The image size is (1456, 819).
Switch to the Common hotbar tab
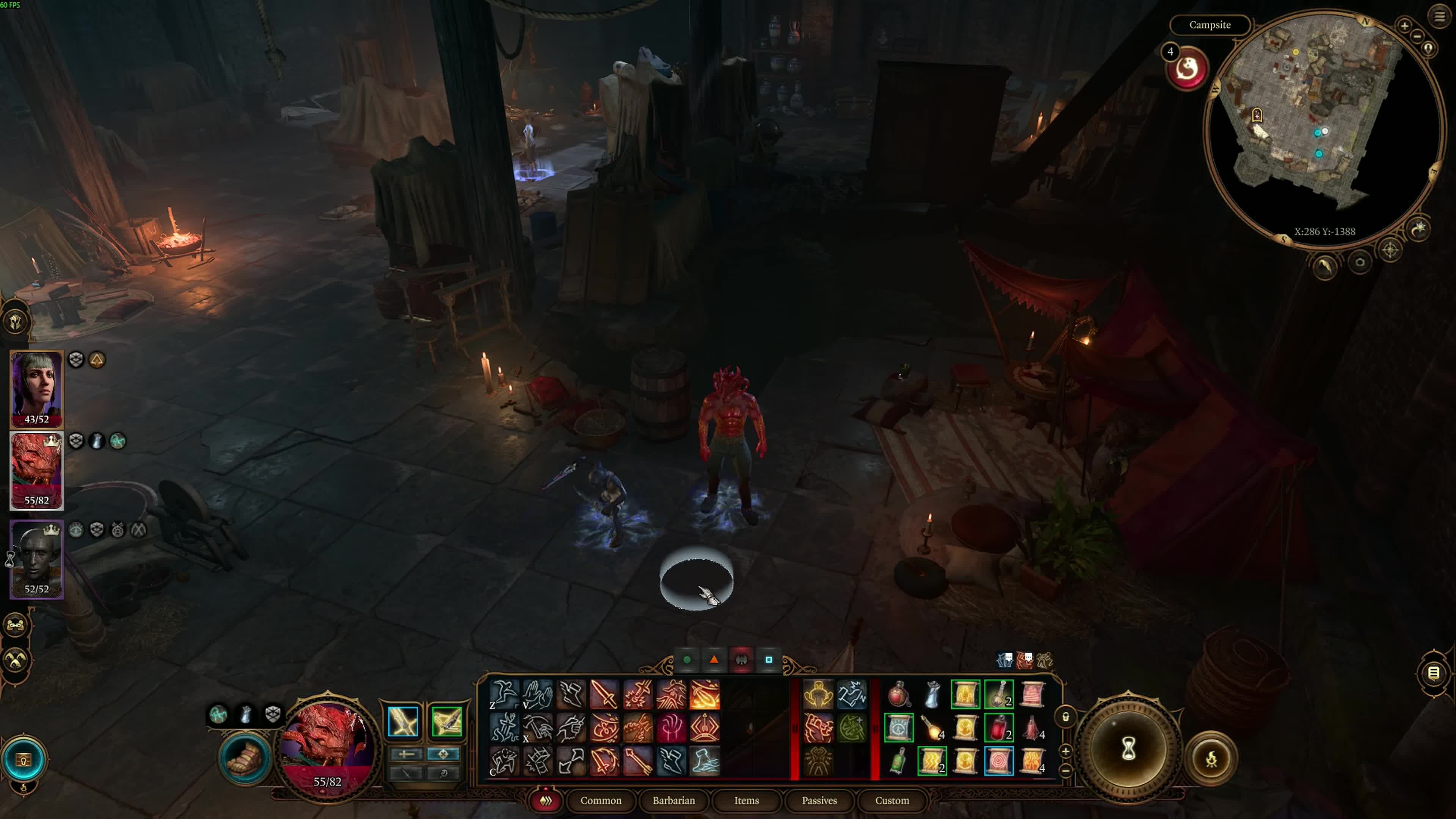600,800
